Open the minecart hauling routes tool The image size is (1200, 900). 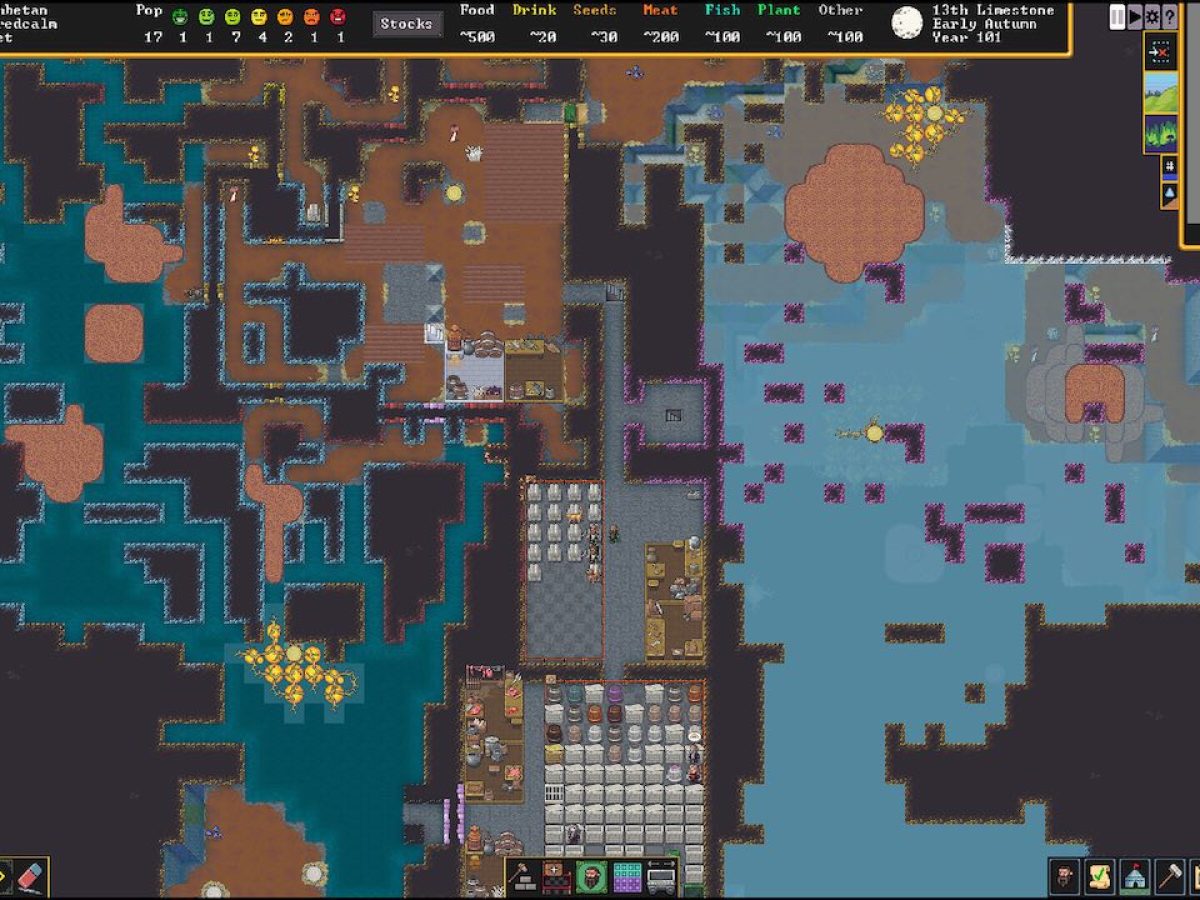(661, 877)
